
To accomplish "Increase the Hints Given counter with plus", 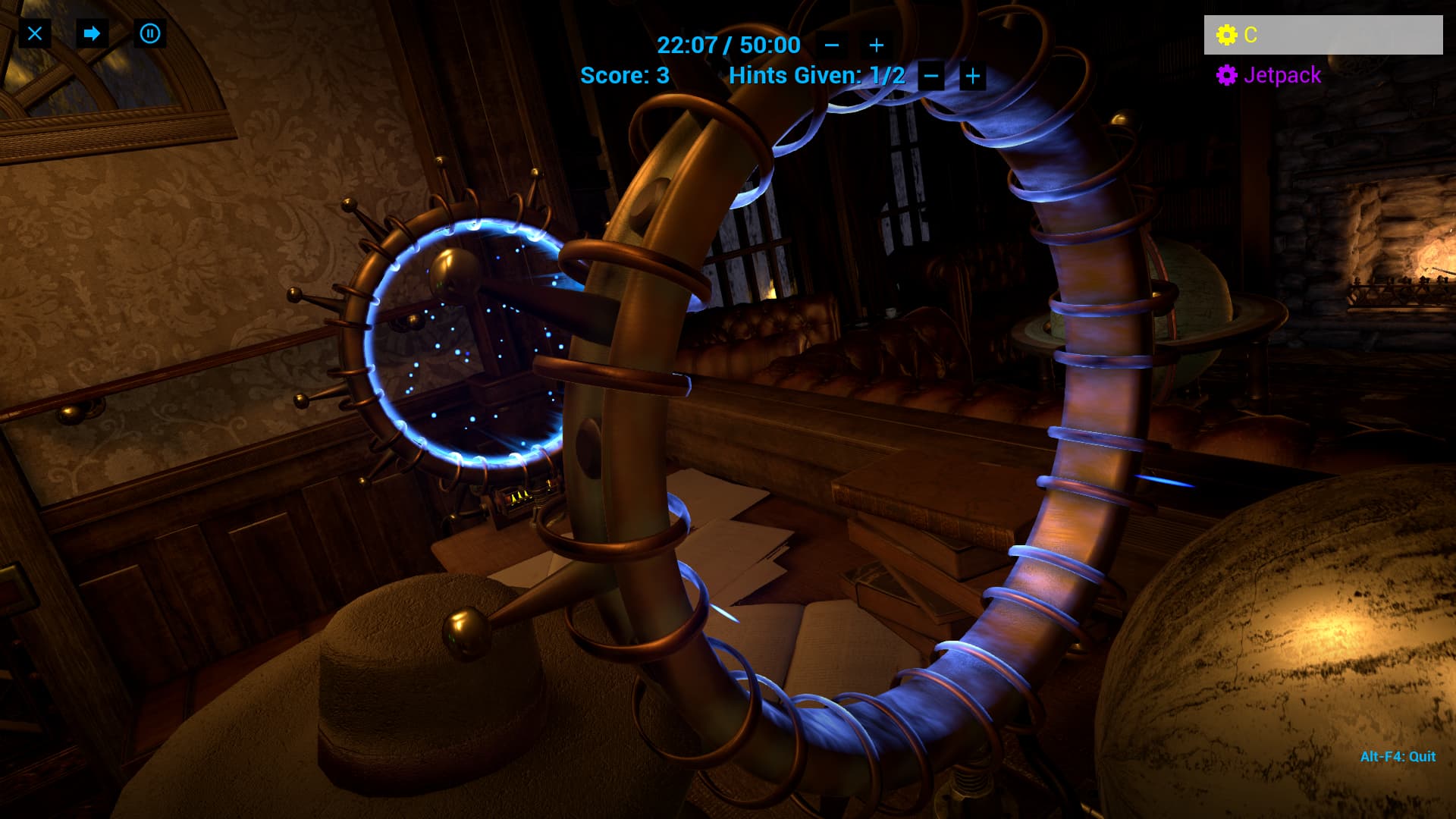I will (973, 76).
